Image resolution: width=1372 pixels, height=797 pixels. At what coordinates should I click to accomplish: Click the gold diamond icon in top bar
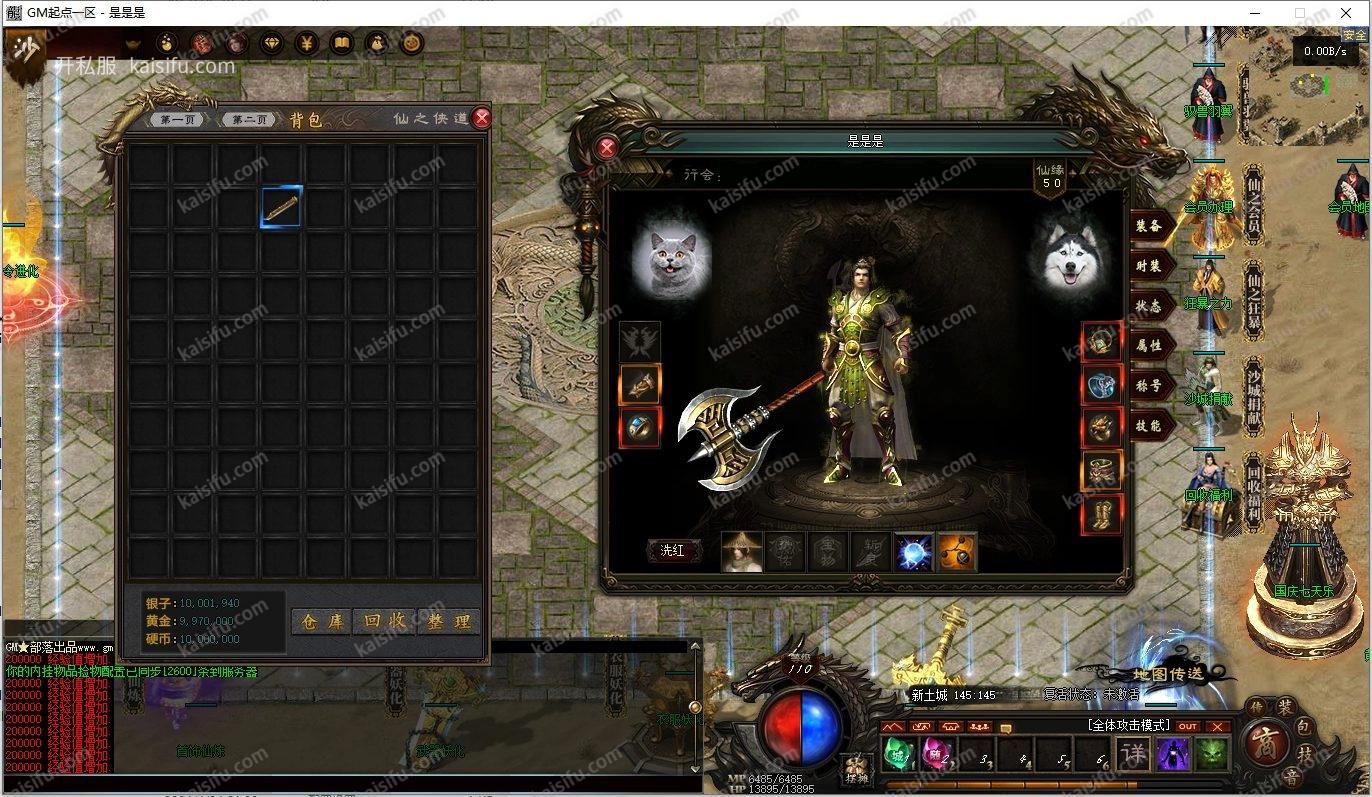pyautogui.click(x=272, y=43)
